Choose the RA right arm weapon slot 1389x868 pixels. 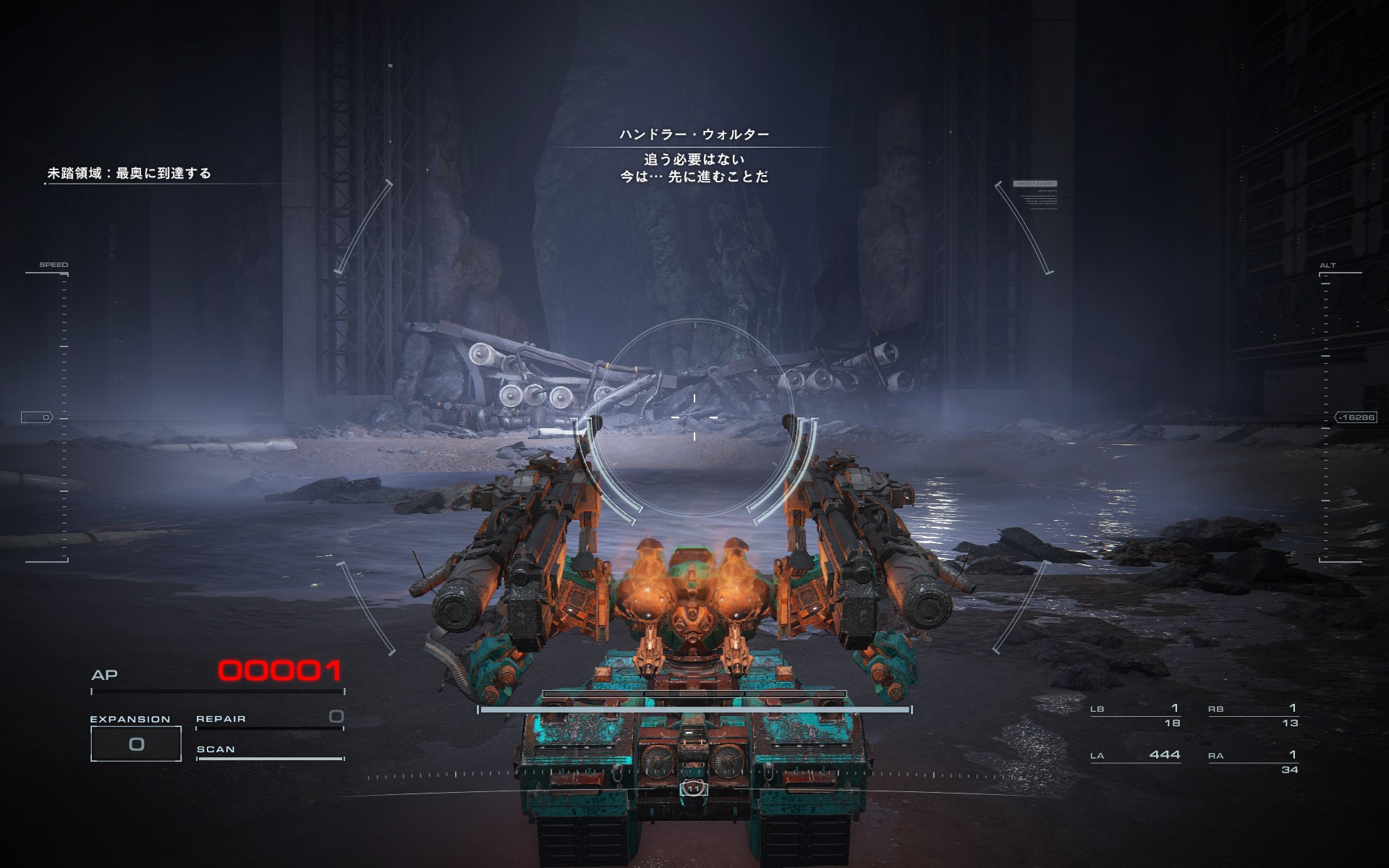[1253, 761]
